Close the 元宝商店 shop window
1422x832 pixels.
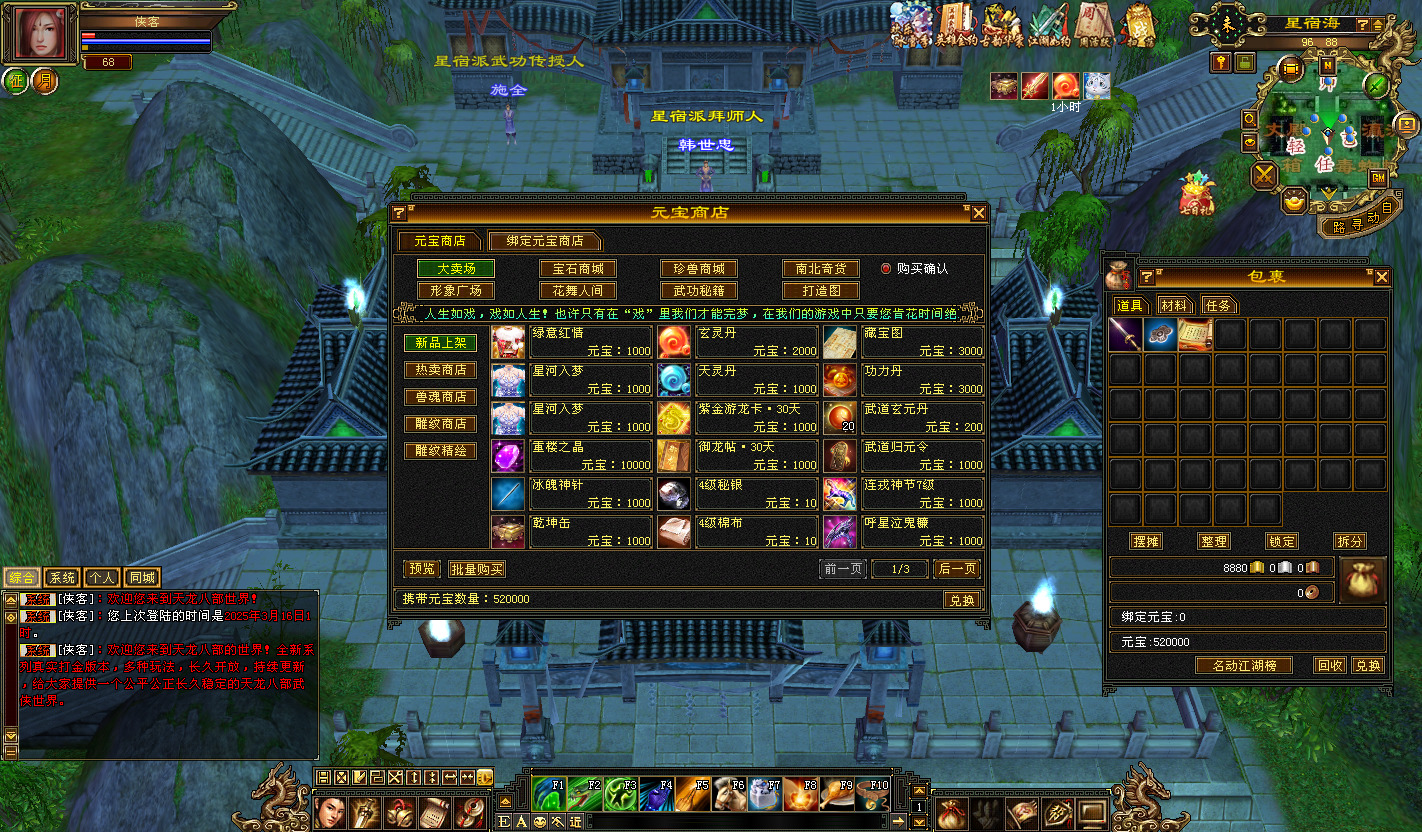[979, 213]
